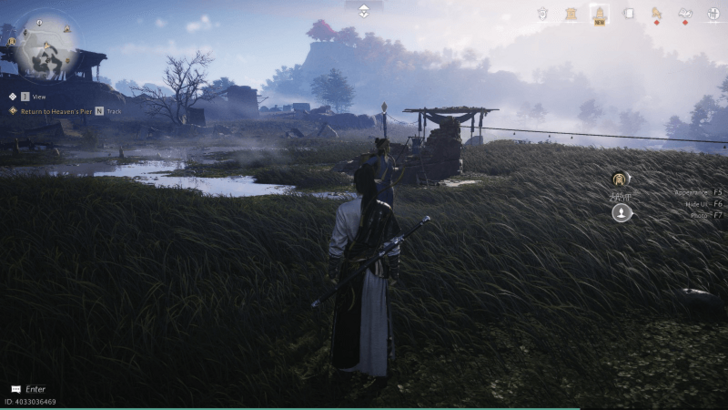Open the map scroll icon with red dot
The image size is (728, 410).
pos(686,13)
